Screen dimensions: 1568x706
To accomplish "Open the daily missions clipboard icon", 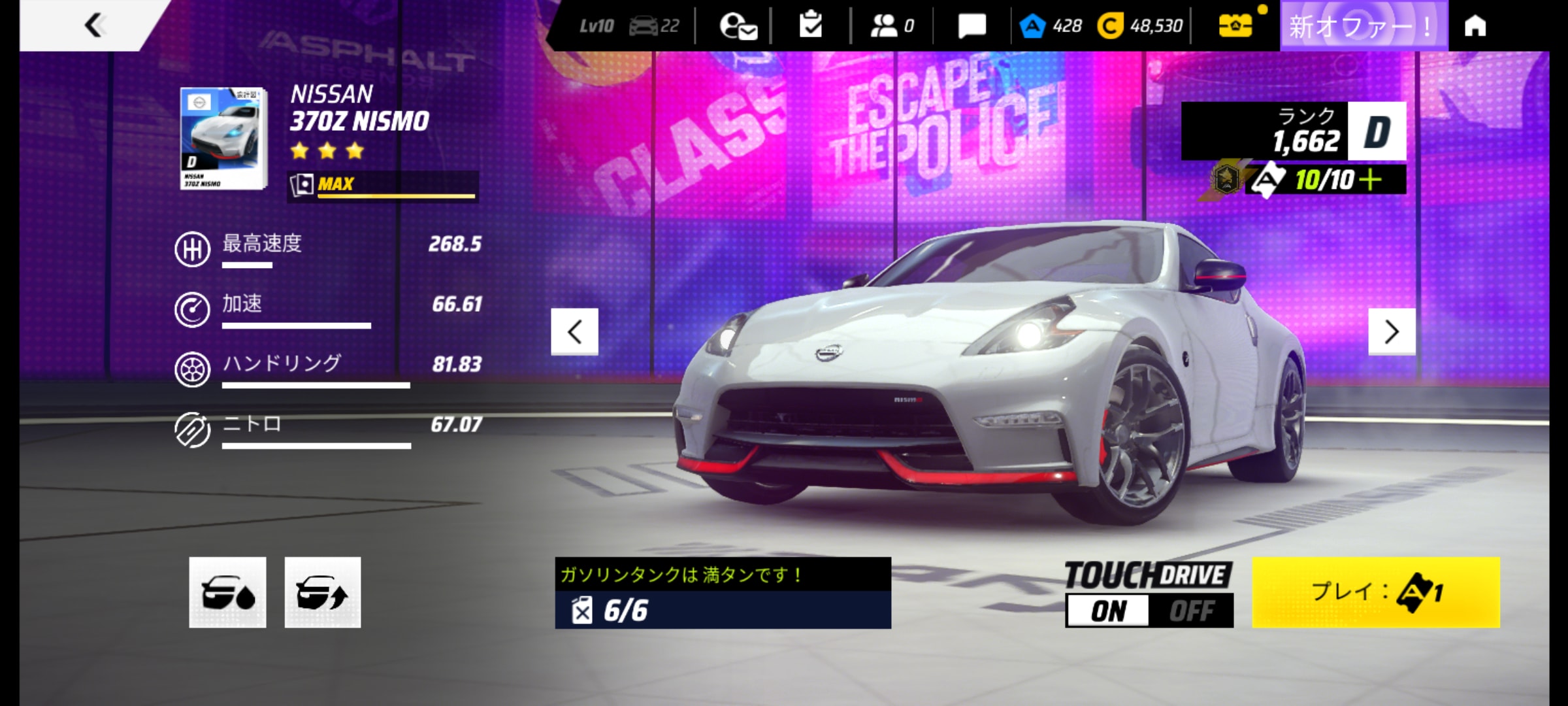I will click(x=811, y=25).
